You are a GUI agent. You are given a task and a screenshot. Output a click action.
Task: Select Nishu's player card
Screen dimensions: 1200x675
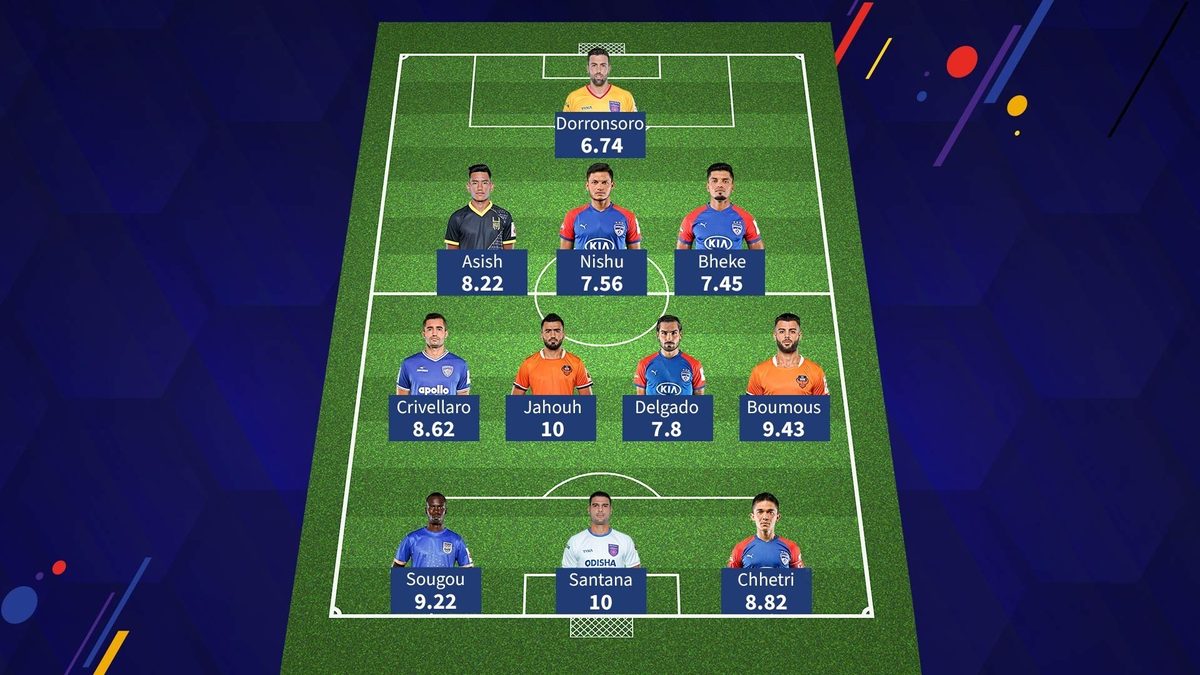(600, 272)
